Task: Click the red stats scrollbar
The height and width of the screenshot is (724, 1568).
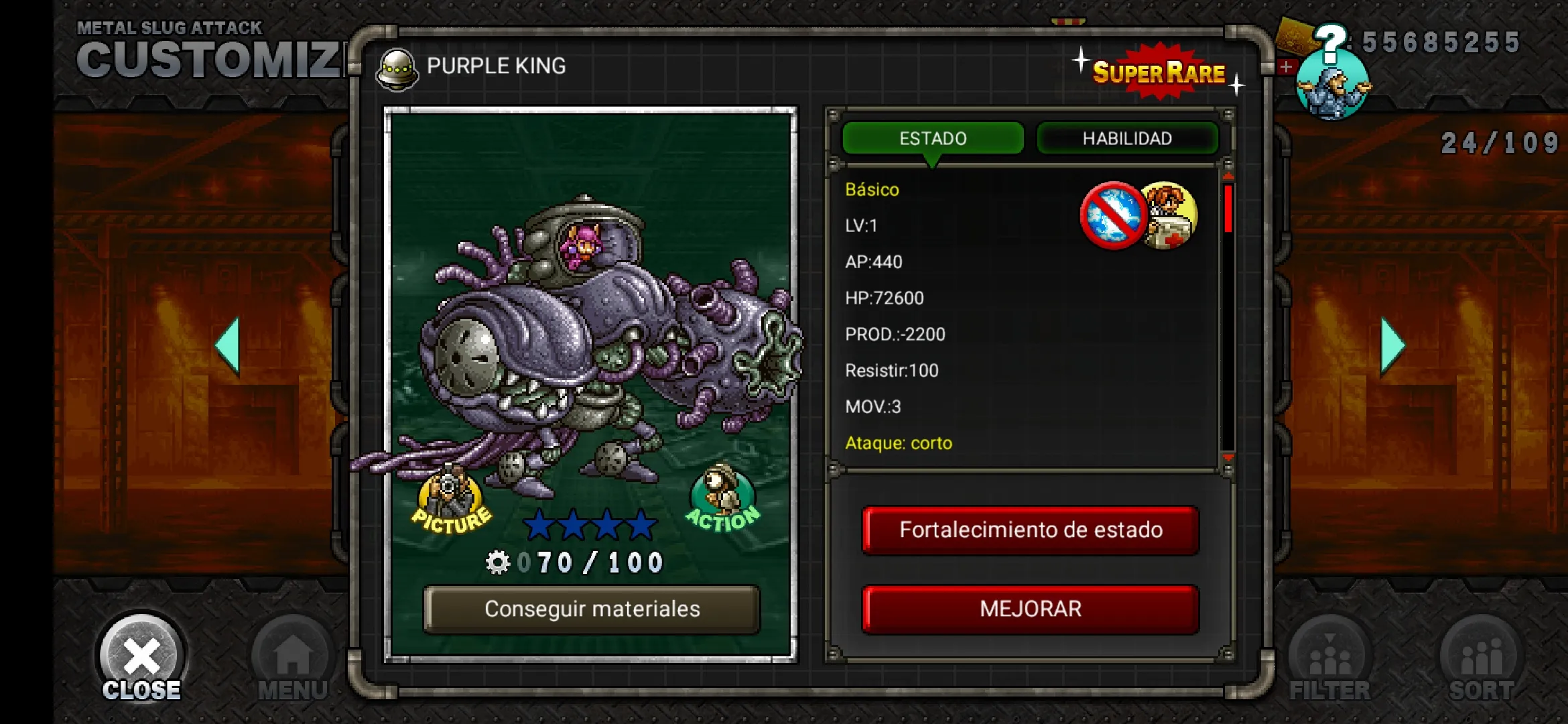Action: coord(1228,209)
